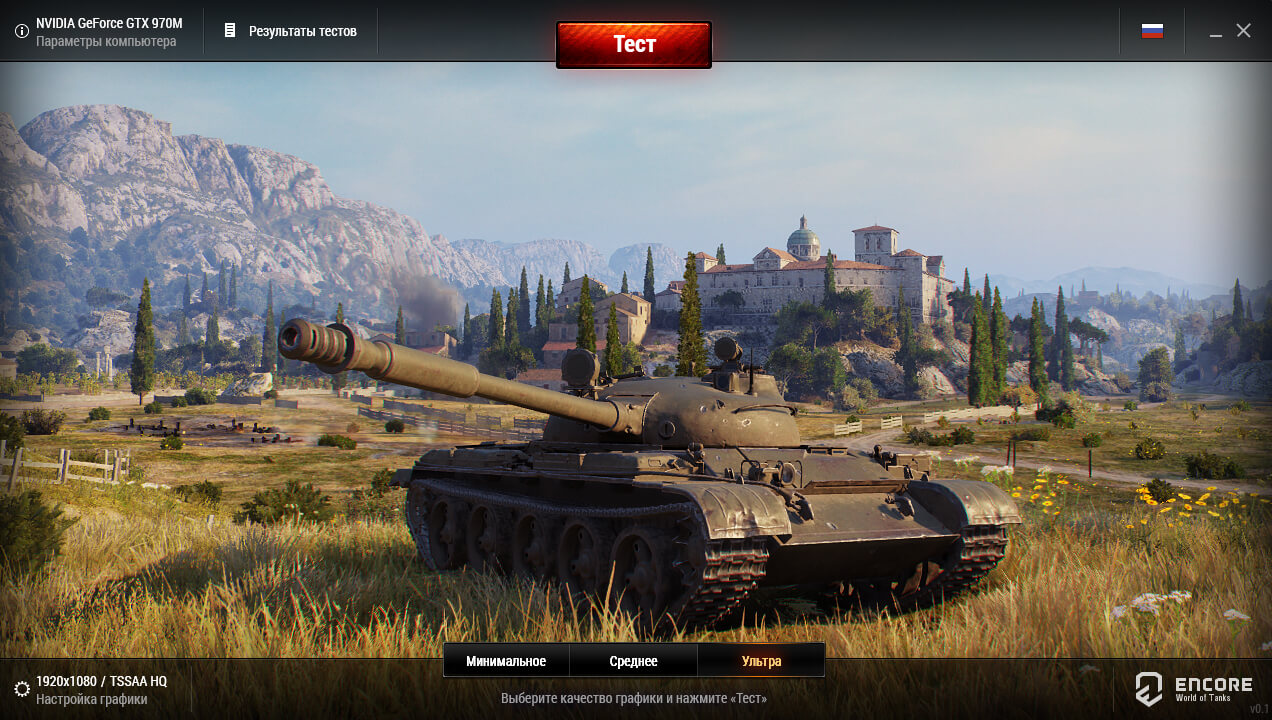Switch to Ультра graphics quality
The image size is (1272, 720).
(x=761, y=661)
